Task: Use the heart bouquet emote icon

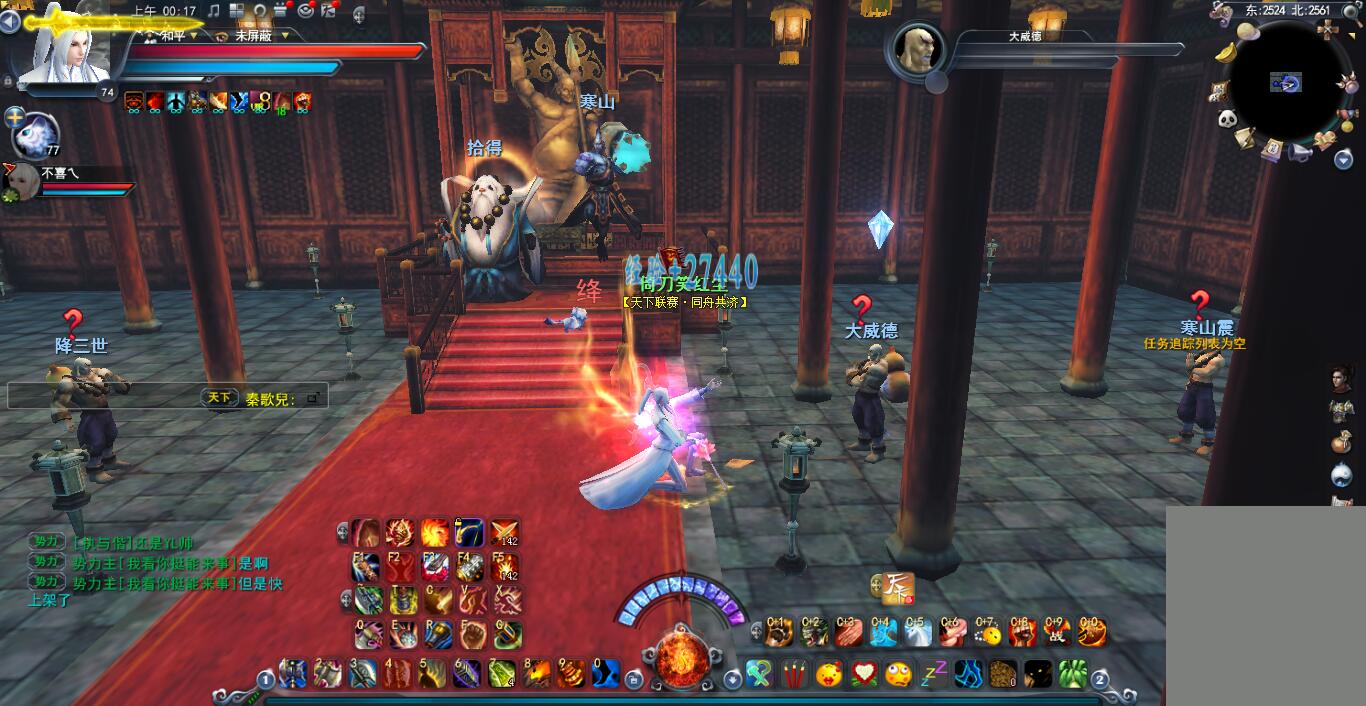Action: coord(864,673)
